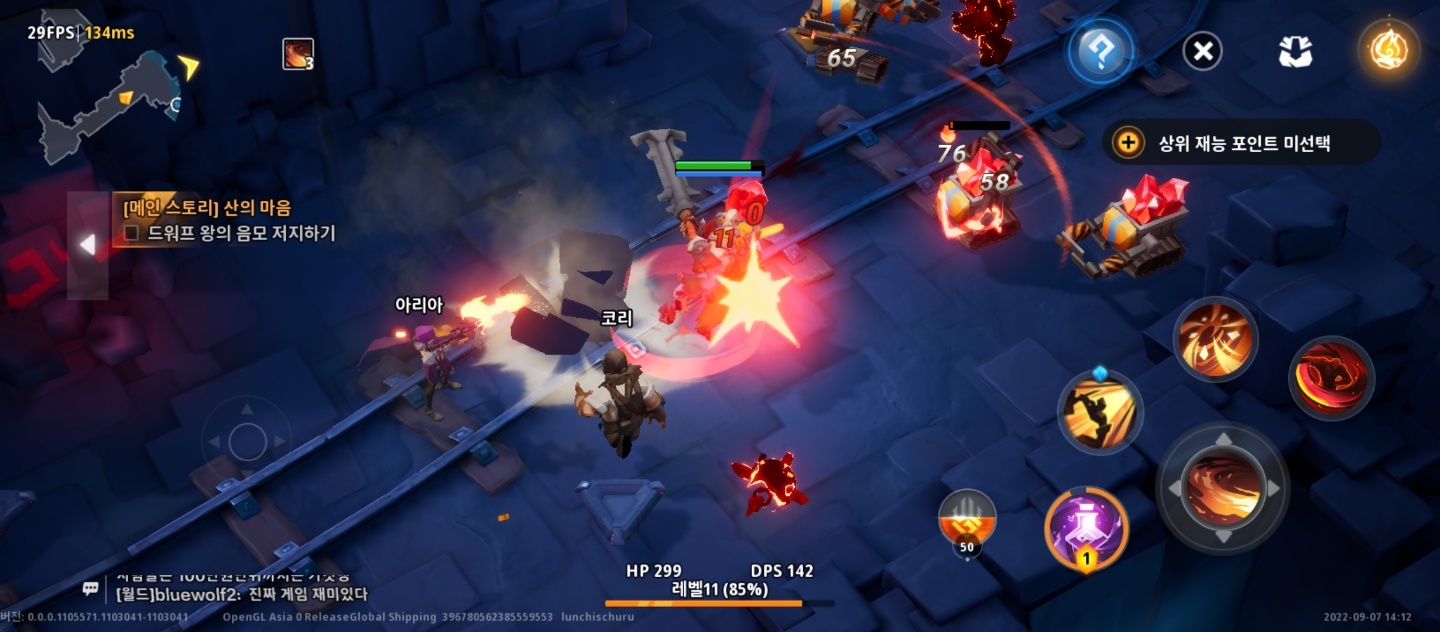Open the 상위 재능 포인트 미선택 notice
Image resolution: width=1440 pixels, height=632 pixels.
pyautogui.click(x=1242, y=143)
